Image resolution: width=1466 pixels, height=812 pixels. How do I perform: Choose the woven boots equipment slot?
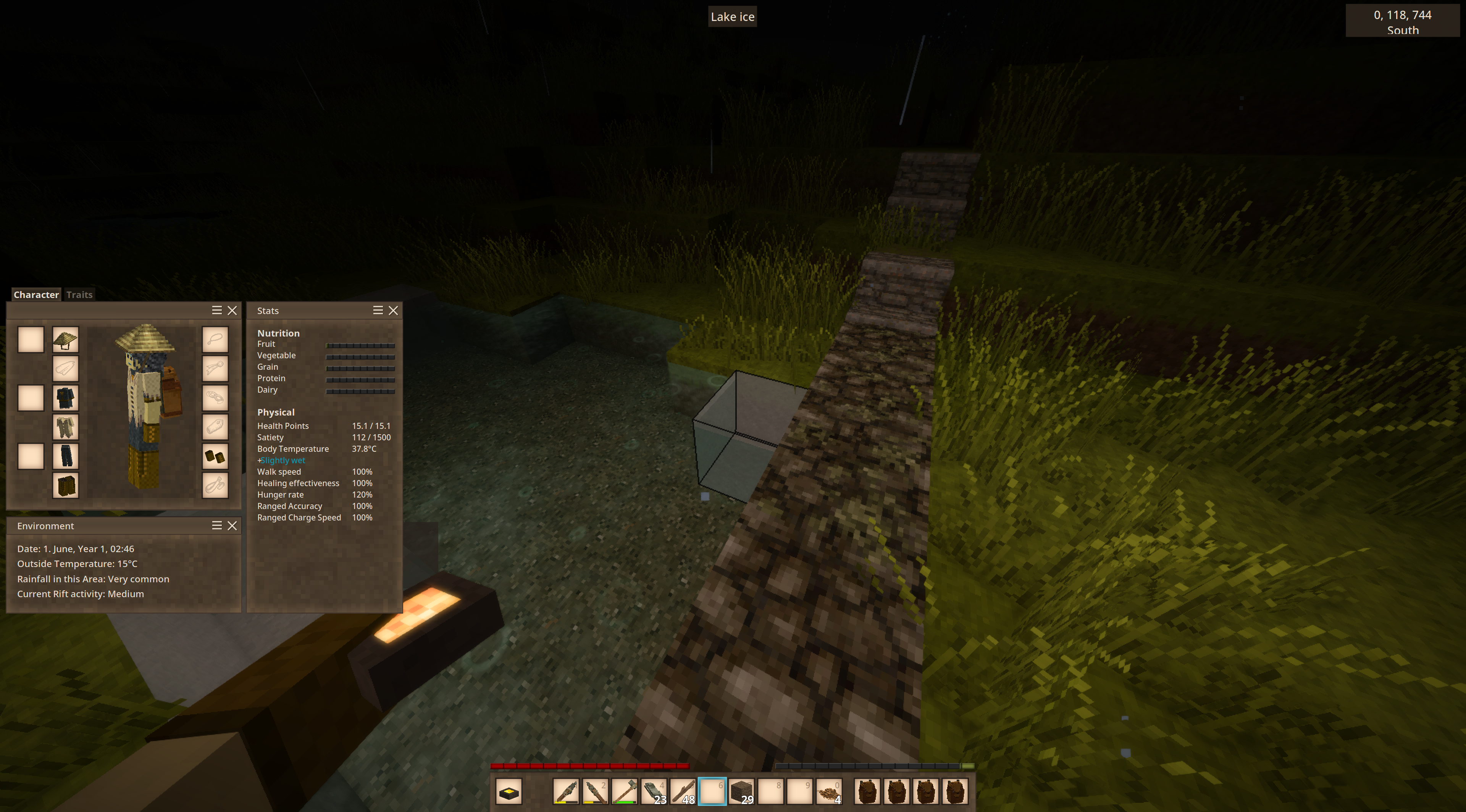pos(65,486)
